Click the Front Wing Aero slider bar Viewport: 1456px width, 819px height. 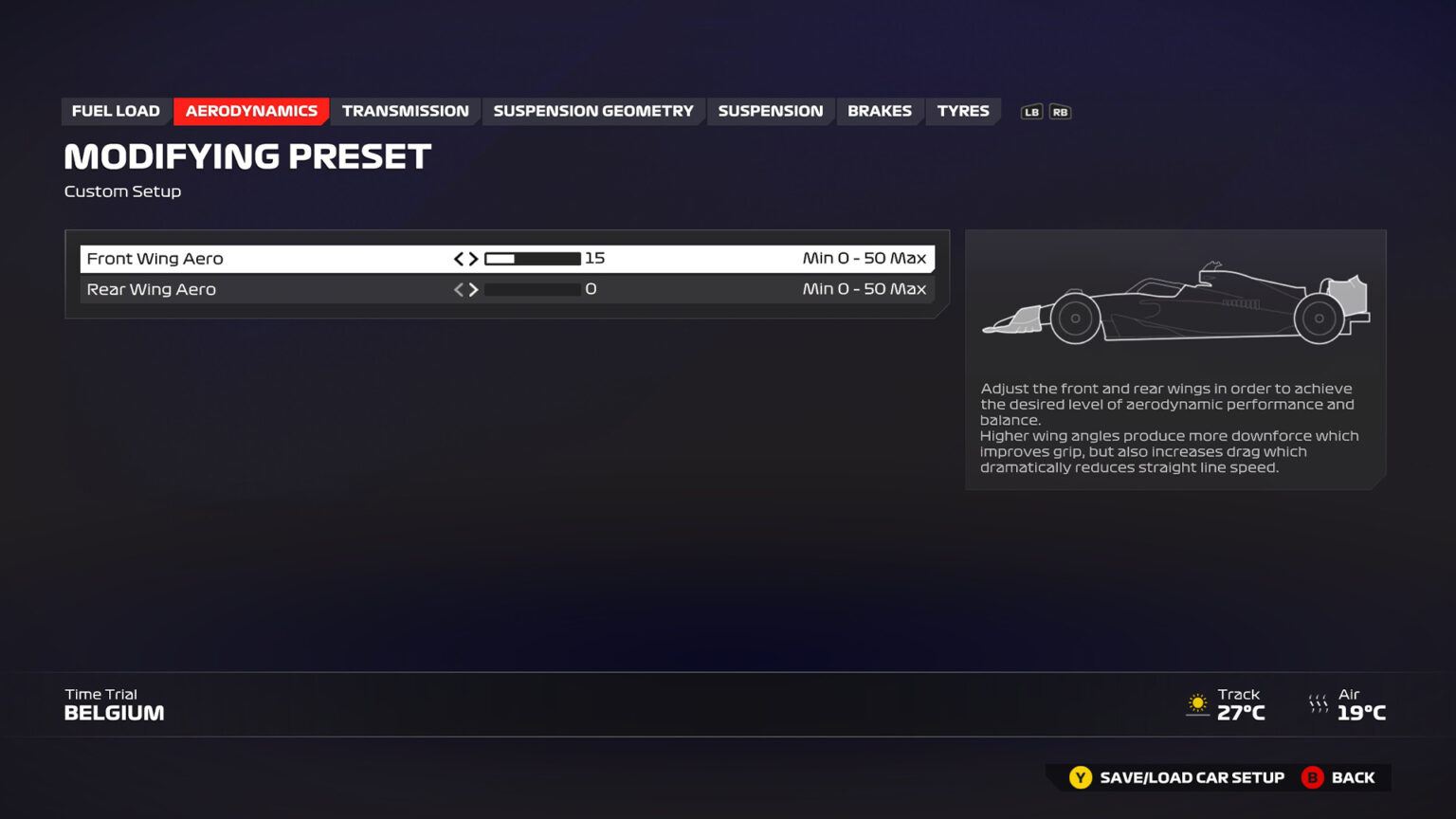(533, 257)
